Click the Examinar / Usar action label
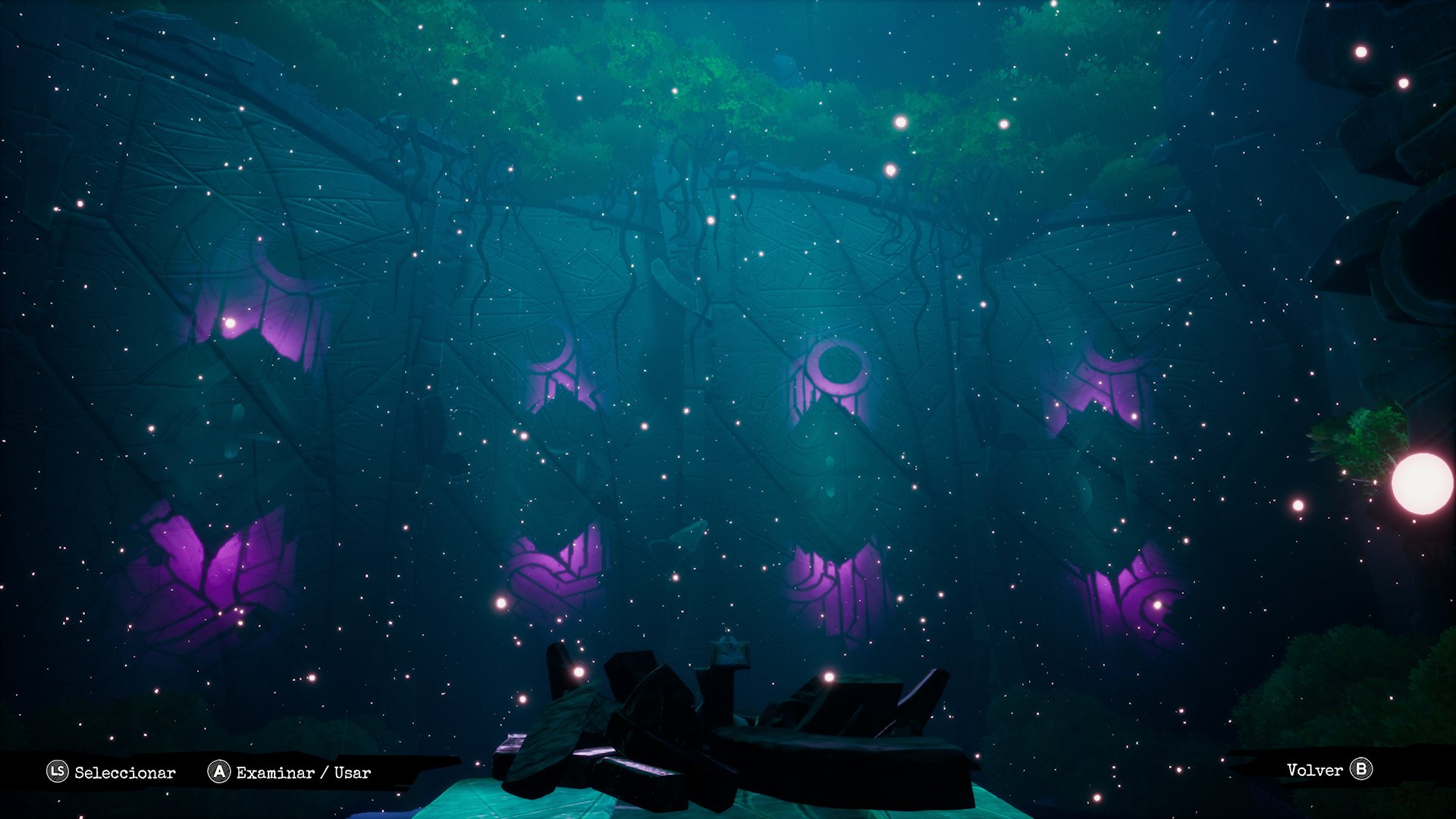The image size is (1456, 819). [x=302, y=773]
